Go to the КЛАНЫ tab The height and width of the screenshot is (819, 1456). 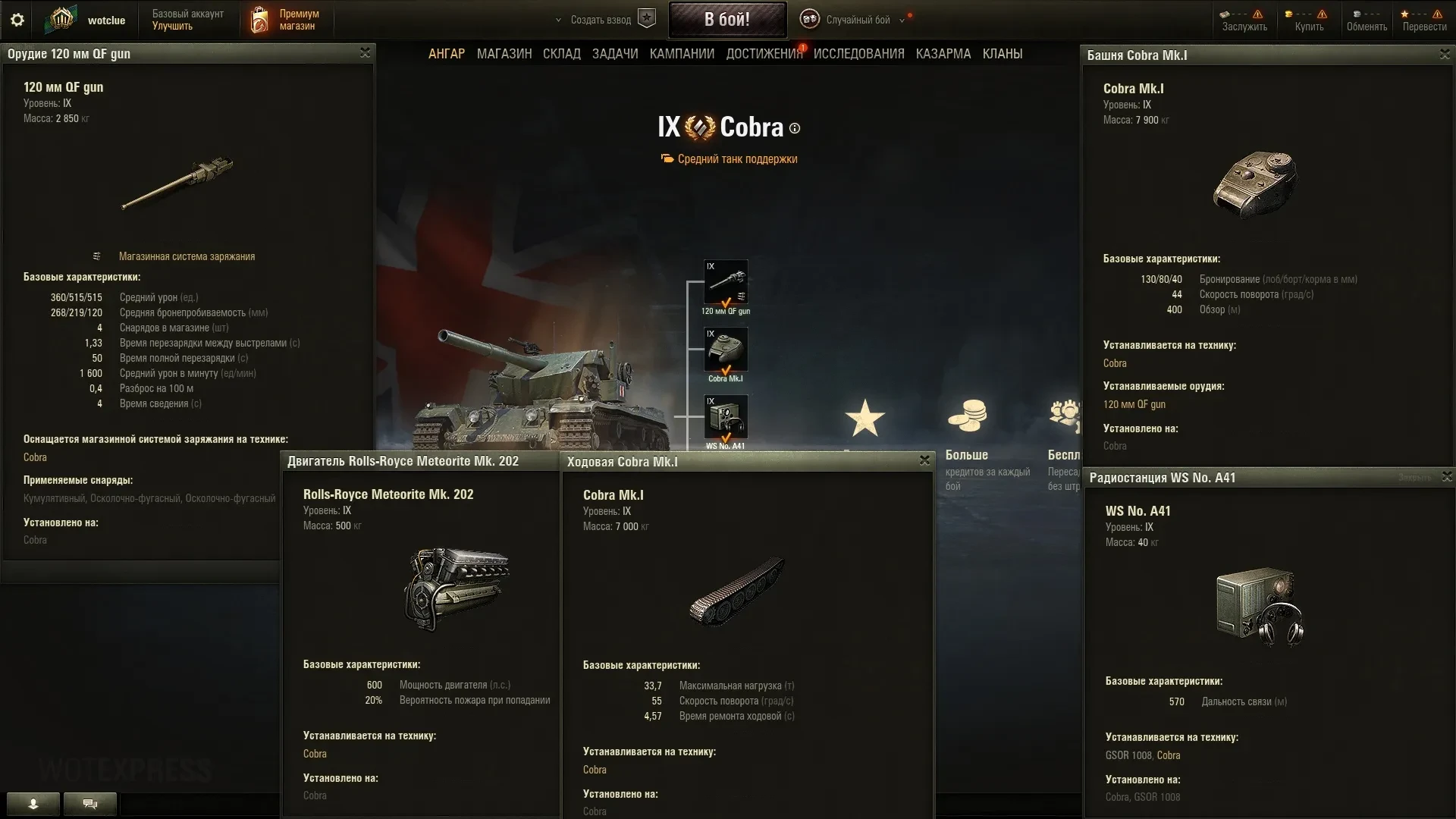coord(1003,54)
